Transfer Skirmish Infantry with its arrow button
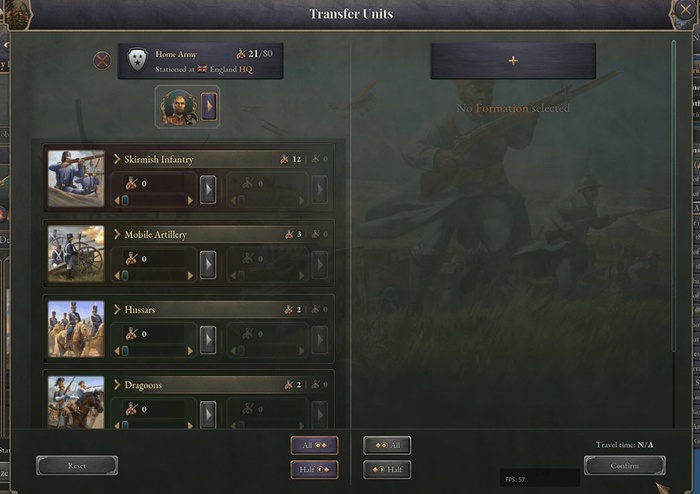 tap(208, 189)
